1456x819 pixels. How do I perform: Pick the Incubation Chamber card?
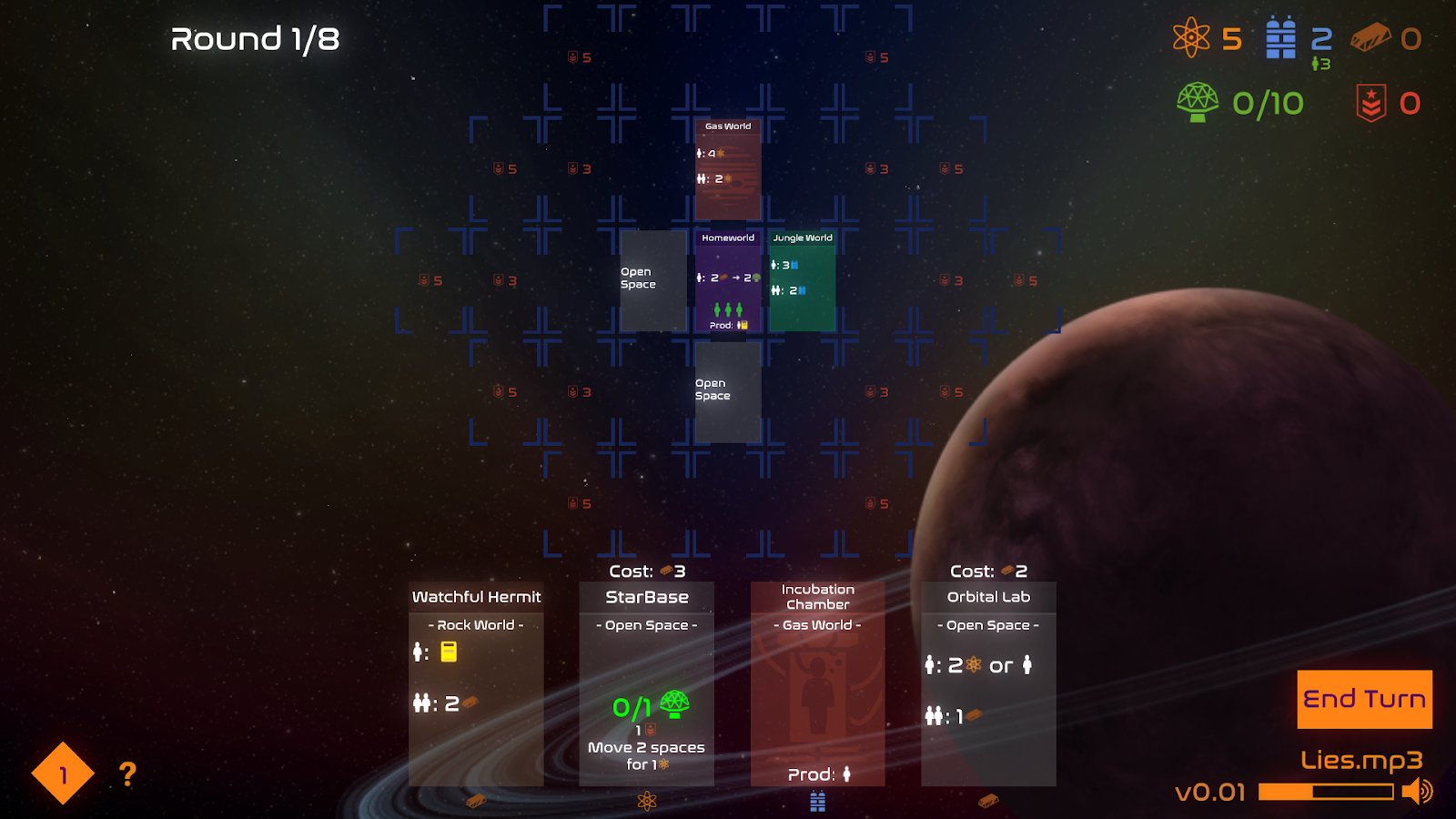(x=817, y=683)
